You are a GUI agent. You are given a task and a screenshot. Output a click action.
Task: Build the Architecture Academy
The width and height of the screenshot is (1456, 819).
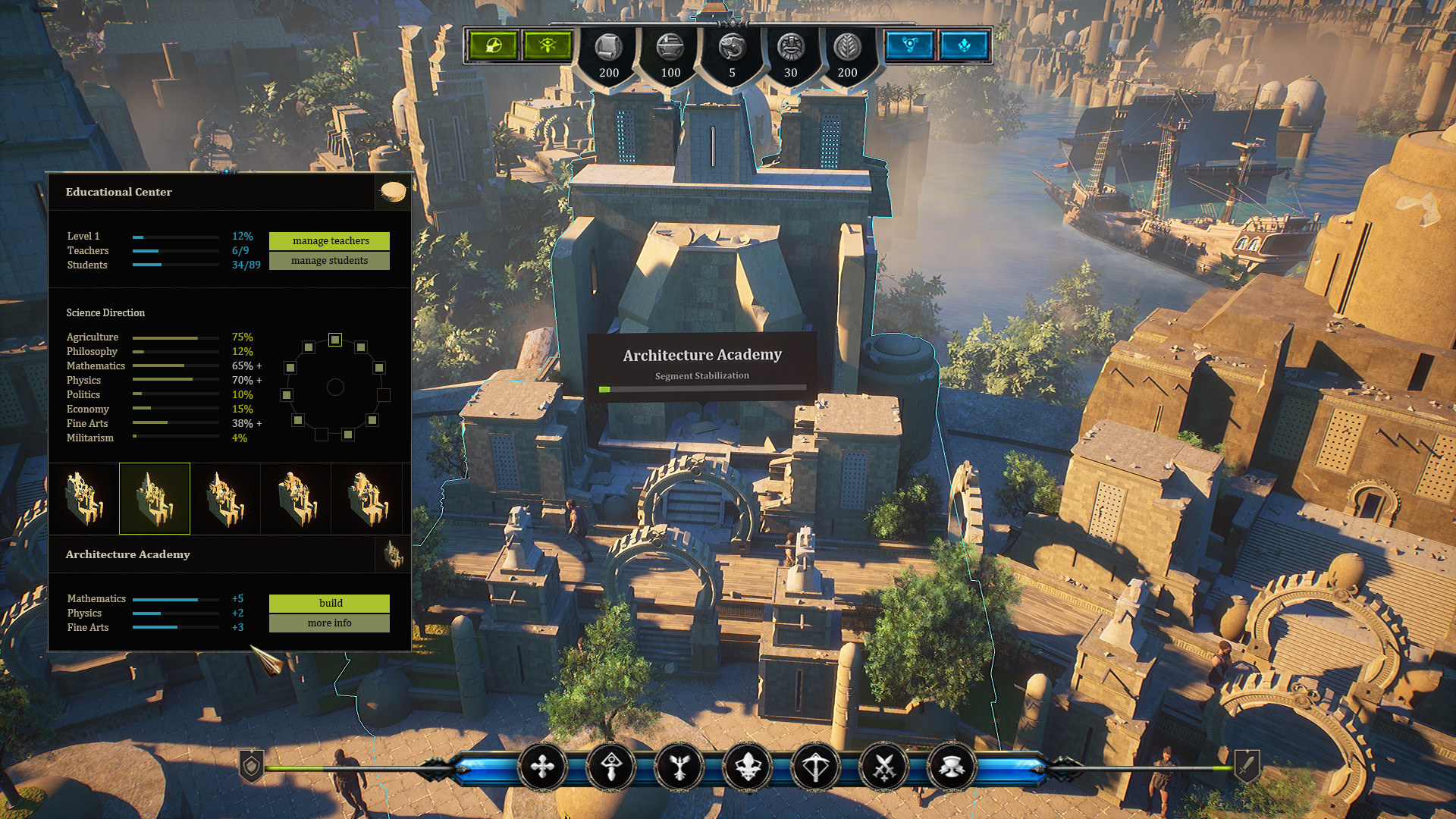click(329, 603)
